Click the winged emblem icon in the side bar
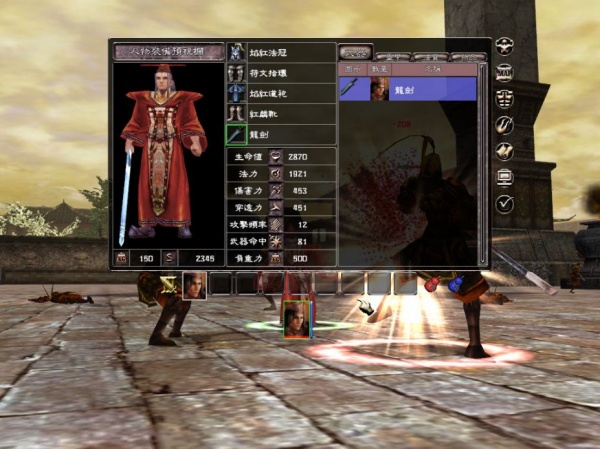Image resolution: width=600 pixels, height=449 pixels. pos(506,46)
